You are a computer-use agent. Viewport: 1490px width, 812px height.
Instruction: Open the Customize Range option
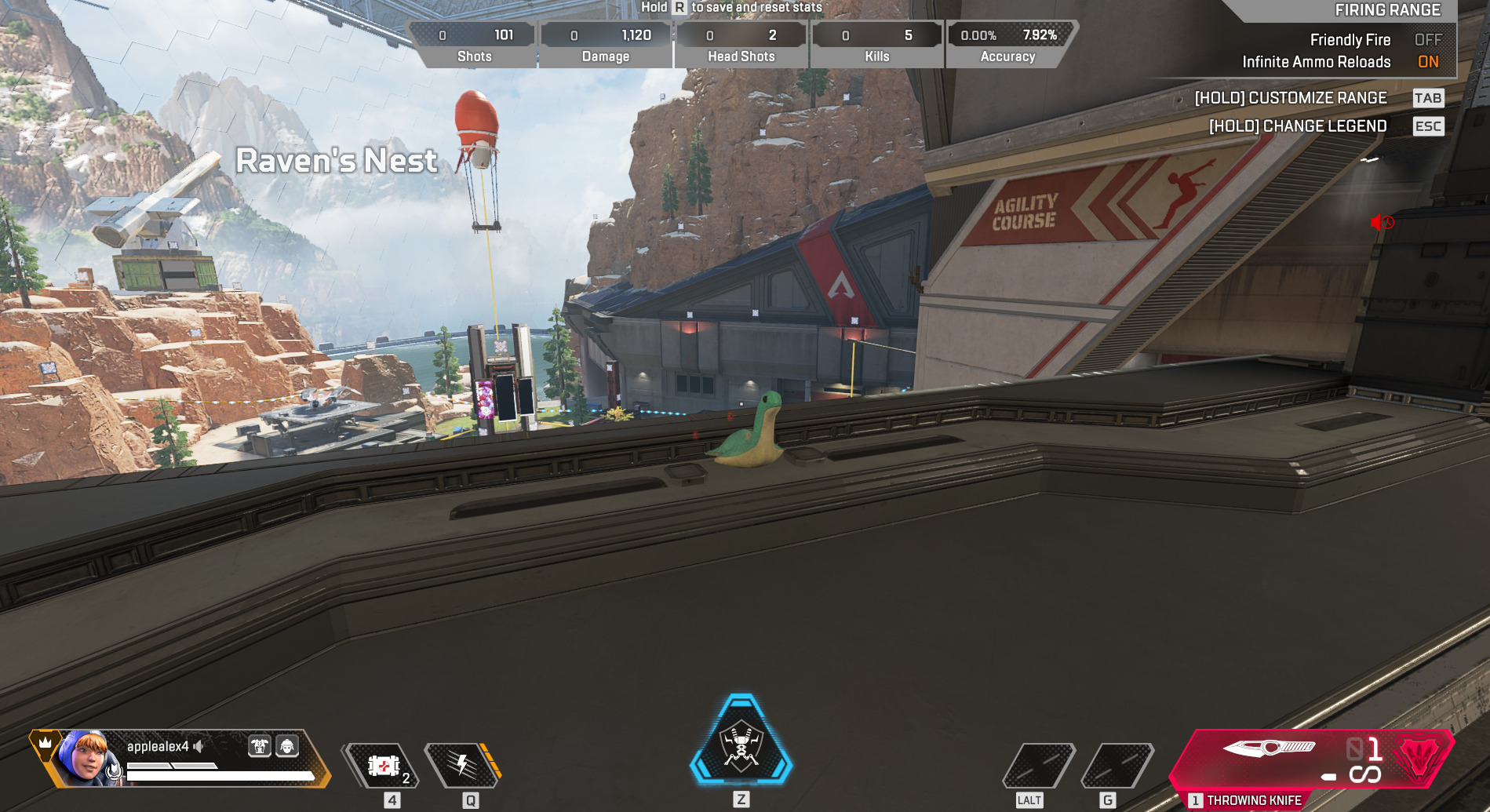pos(1291,98)
